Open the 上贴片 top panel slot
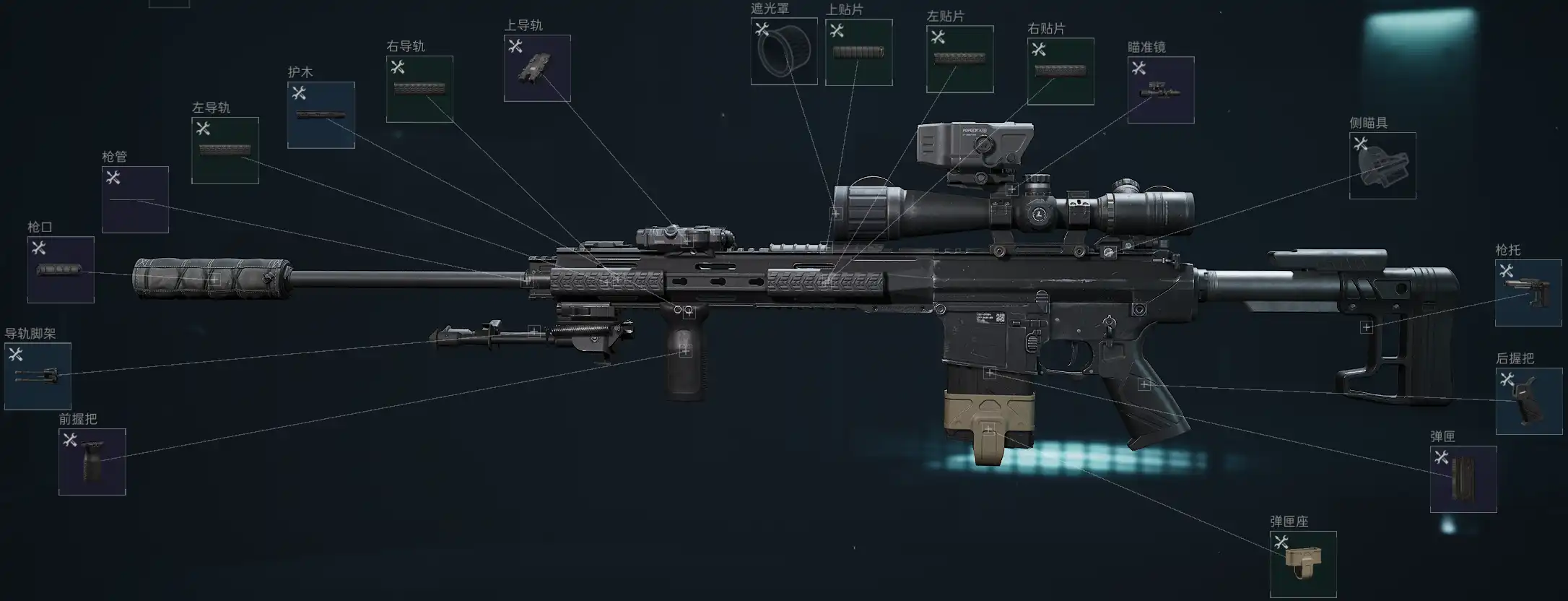Screen dimensions: 1568x601 (858, 52)
